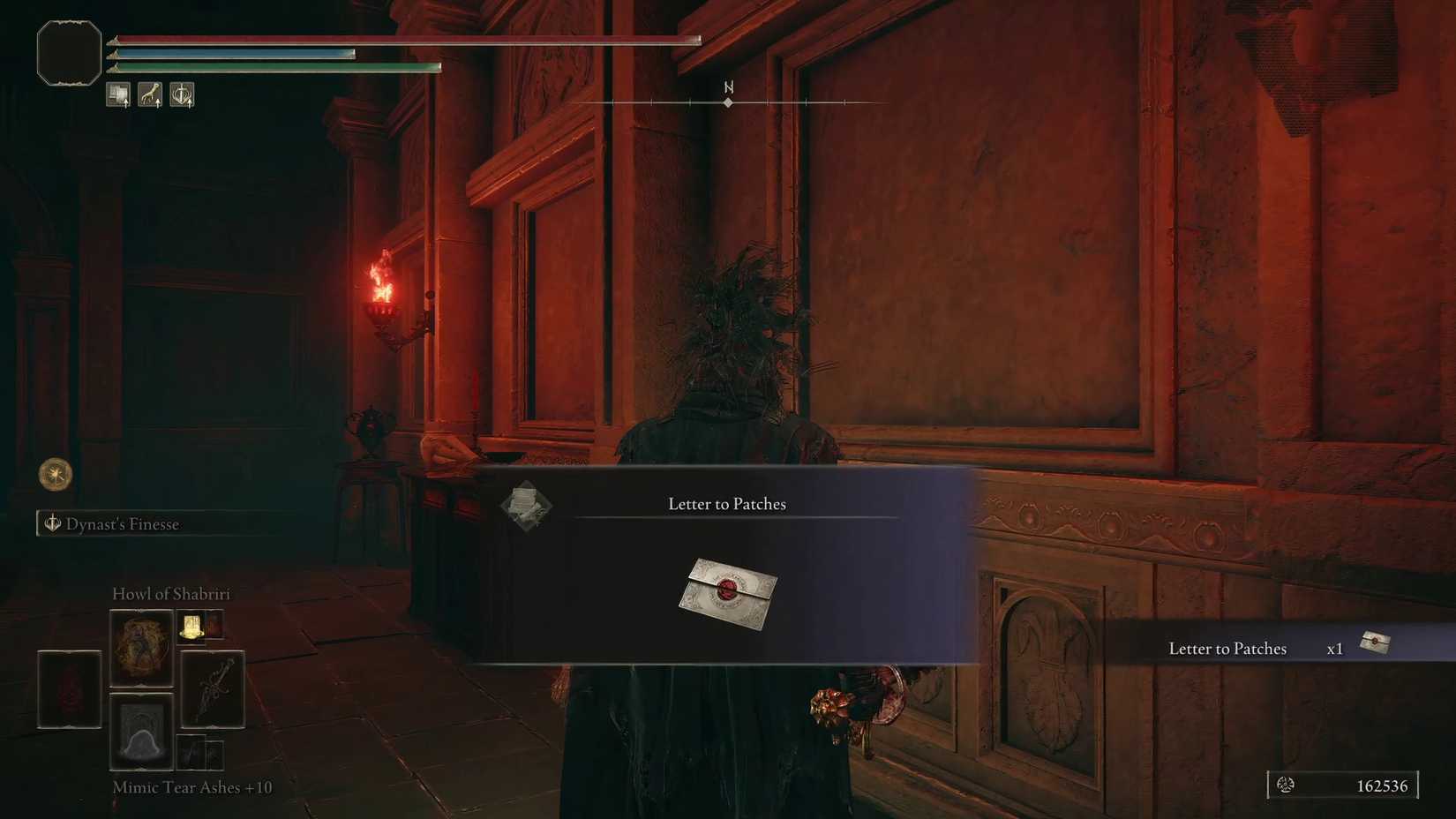
Task: Select the golden flask quick item icon
Action: click(x=191, y=628)
